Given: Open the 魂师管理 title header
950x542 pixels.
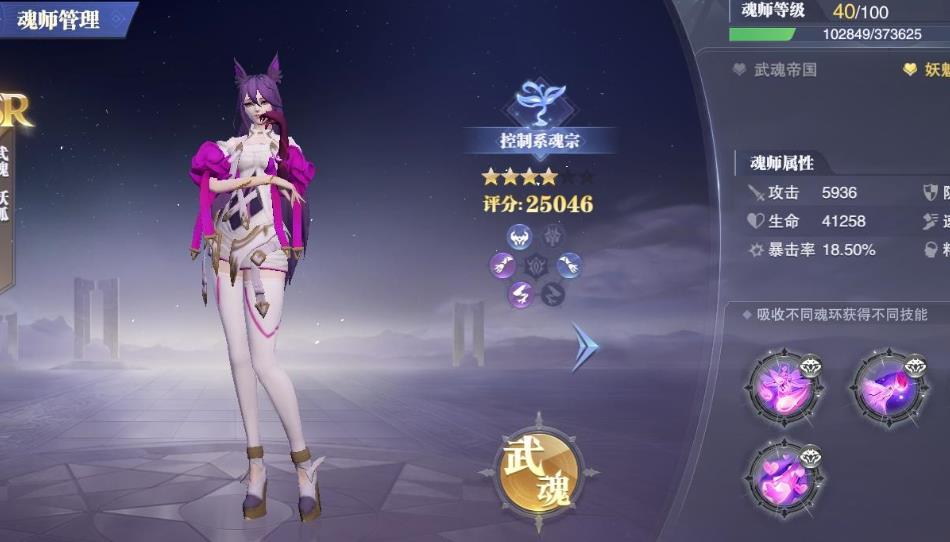Looking at the screenshot, I should point(59,19).
